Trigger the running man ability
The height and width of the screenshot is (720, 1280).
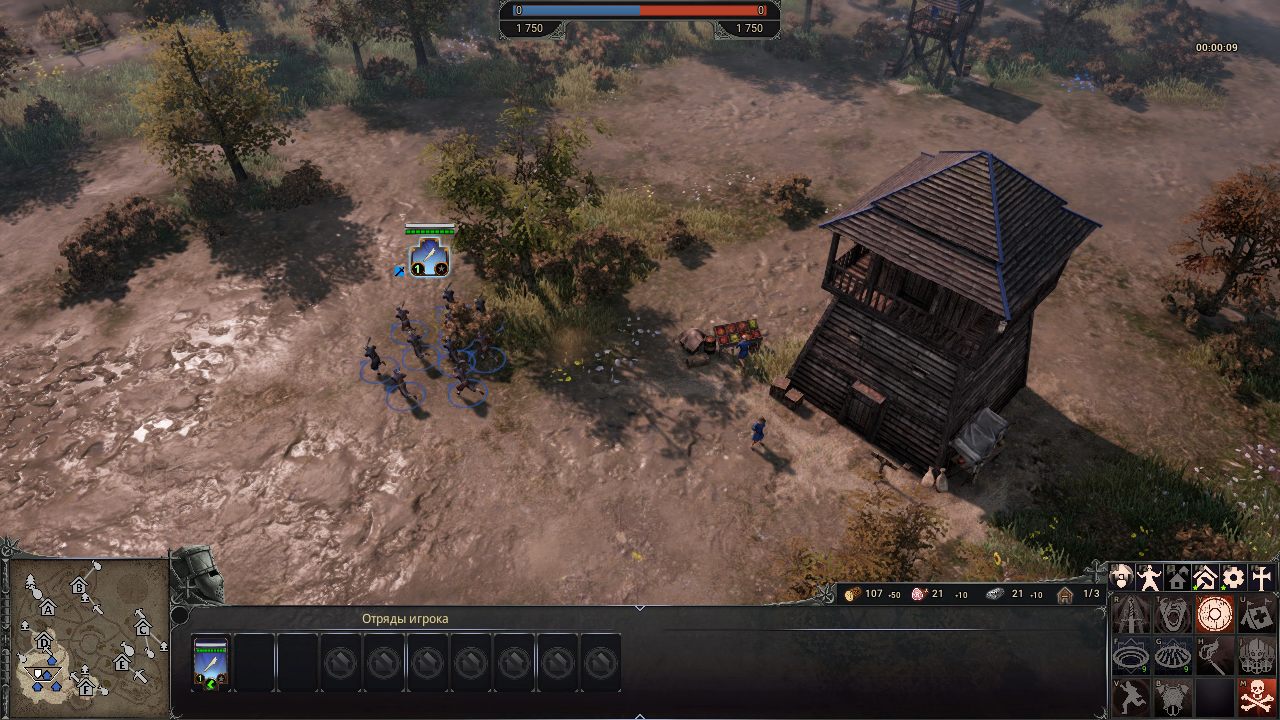pos(1131,697)
